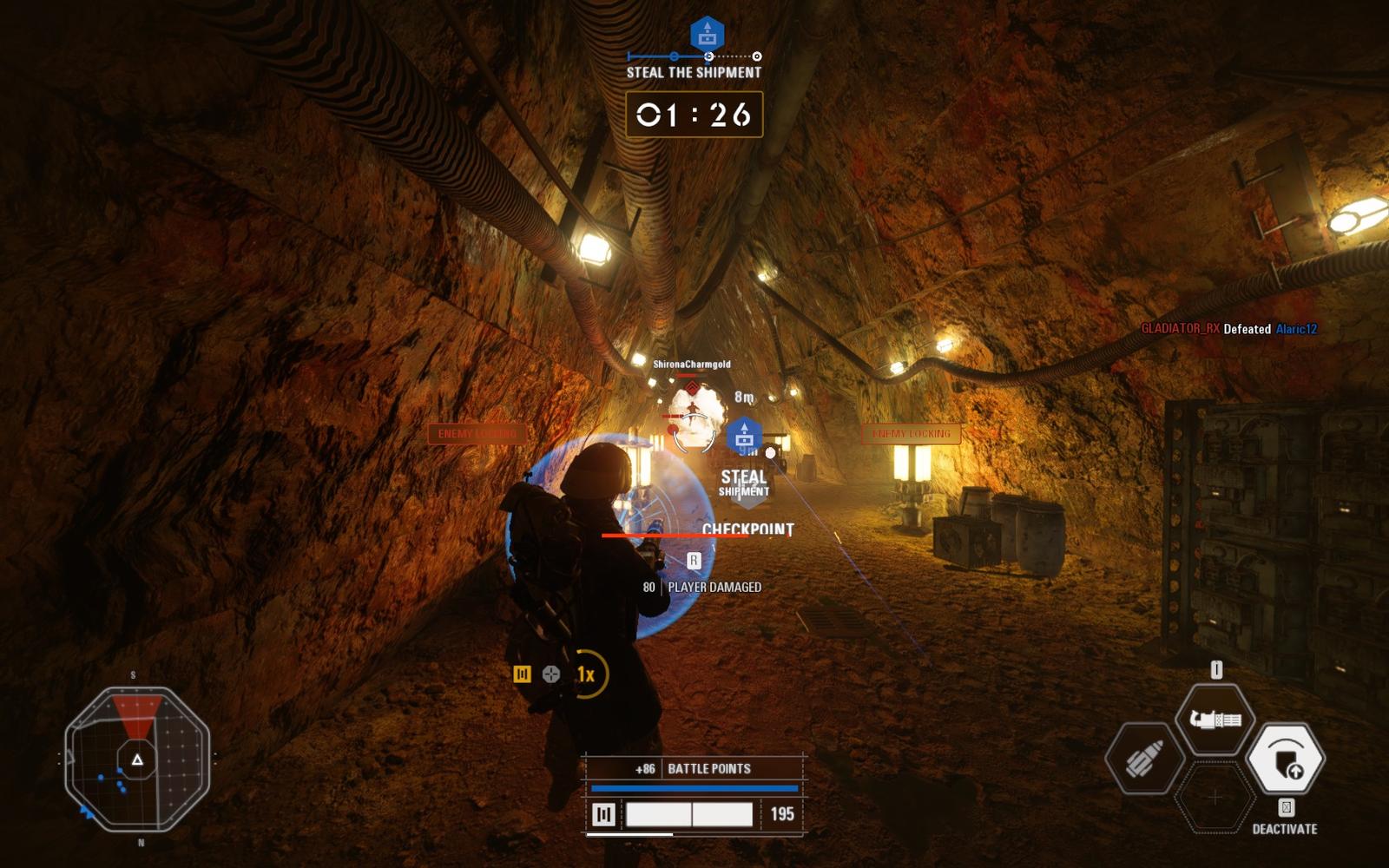Viewport: 1389px width, 868px height.
Task: Select the yellow class emblem beside the crosshair icon
Action: click(522, 674)
